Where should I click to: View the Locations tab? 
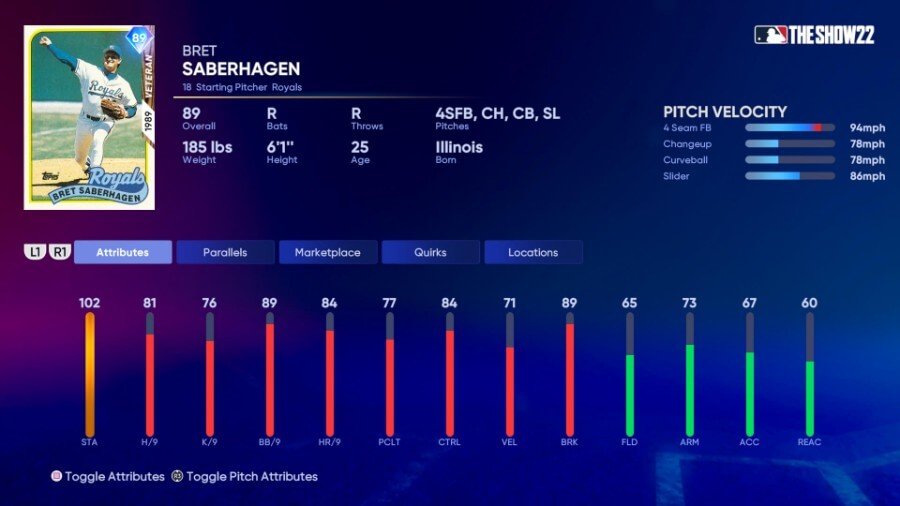point(533,252)
